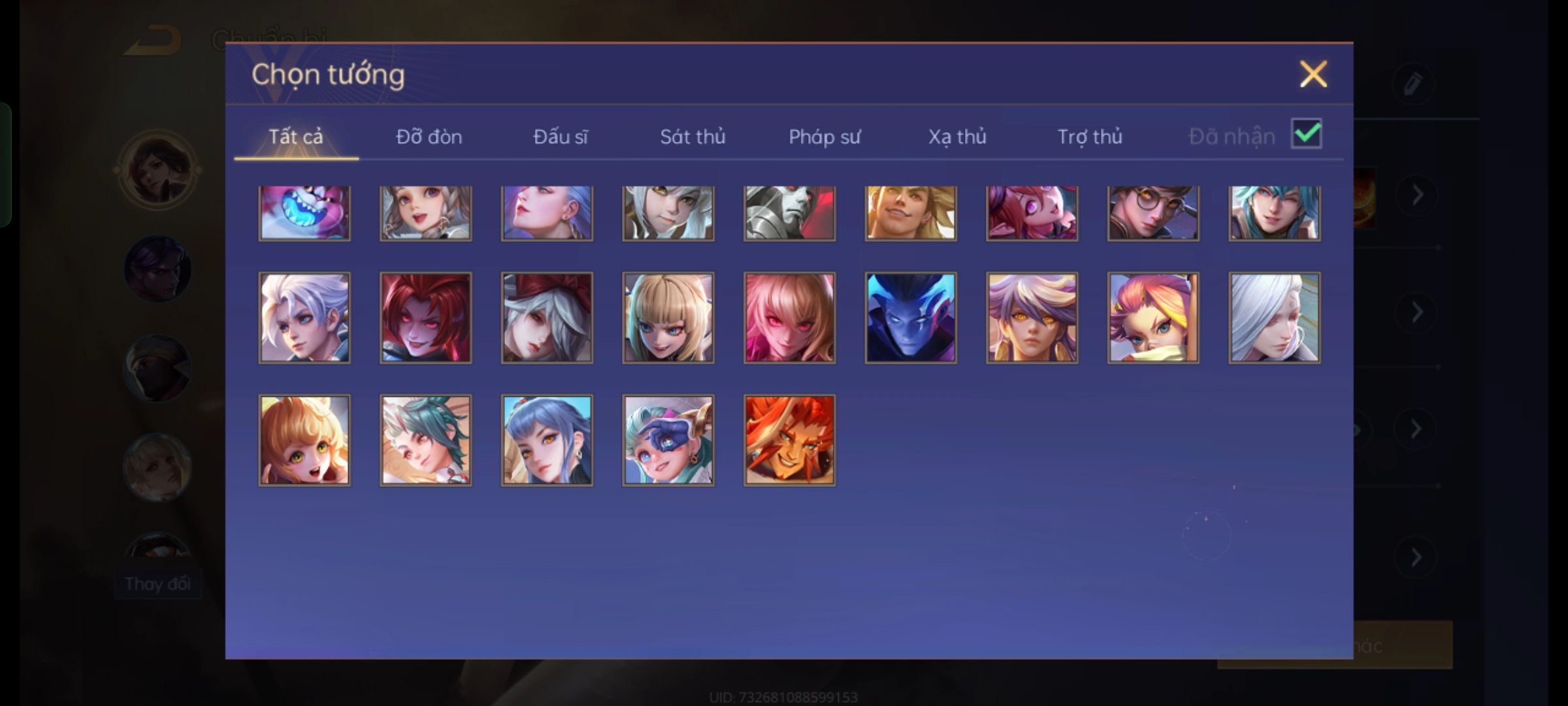Close the Chọn tướng hero selection popup
Screen dimensions: 1568x706
point(1313,74)
